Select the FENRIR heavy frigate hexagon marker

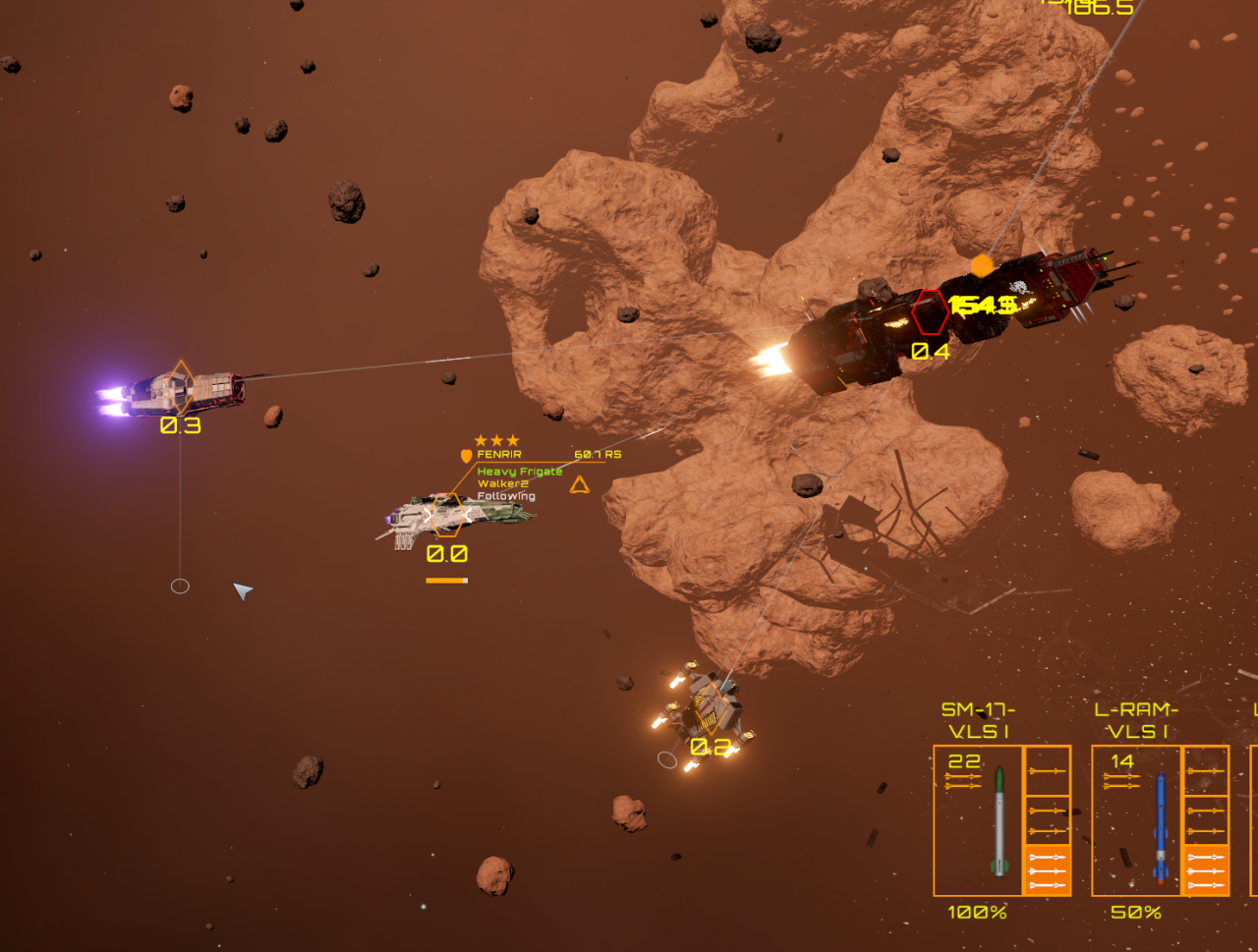447,515
